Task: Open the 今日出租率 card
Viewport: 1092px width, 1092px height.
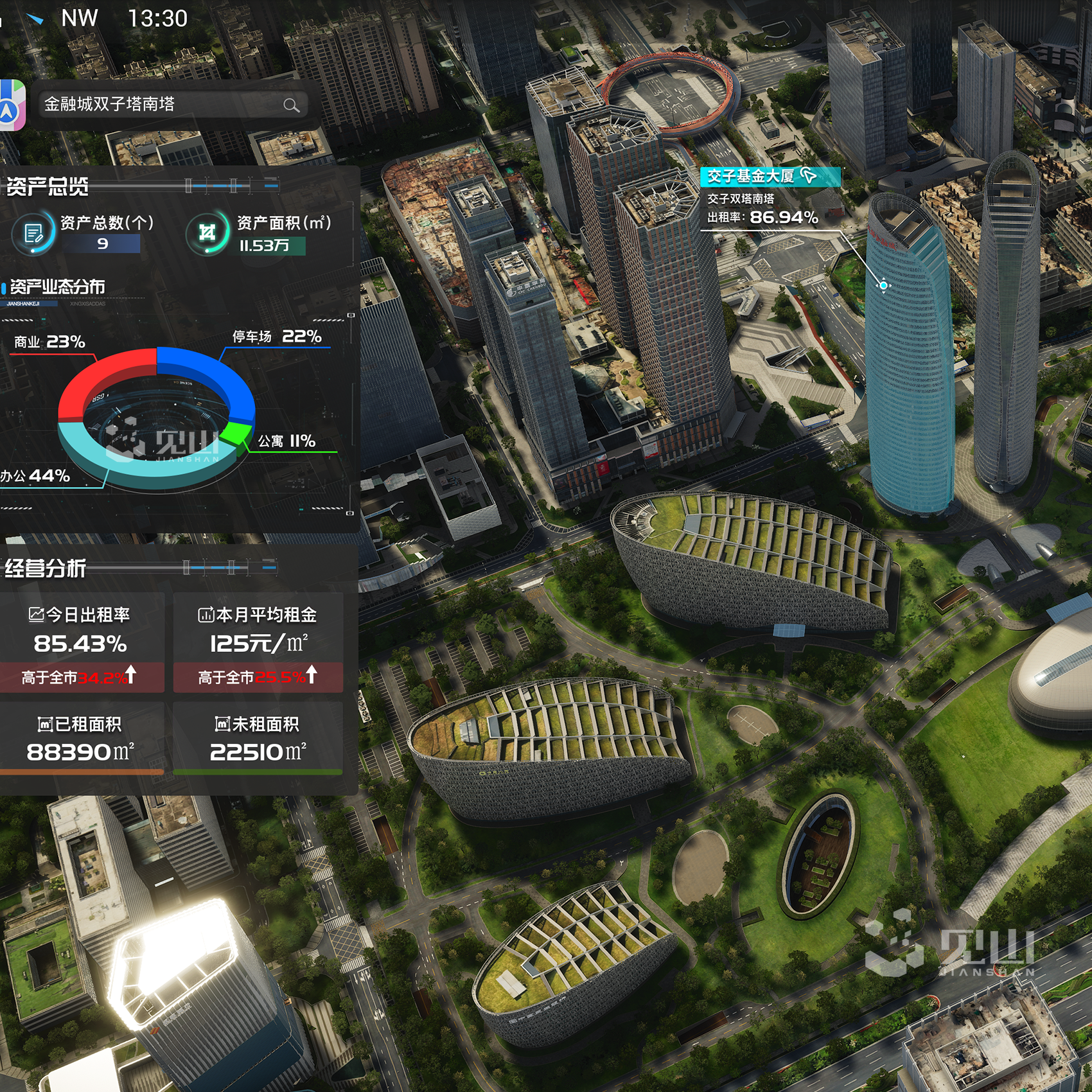Action: coord(82,642)
